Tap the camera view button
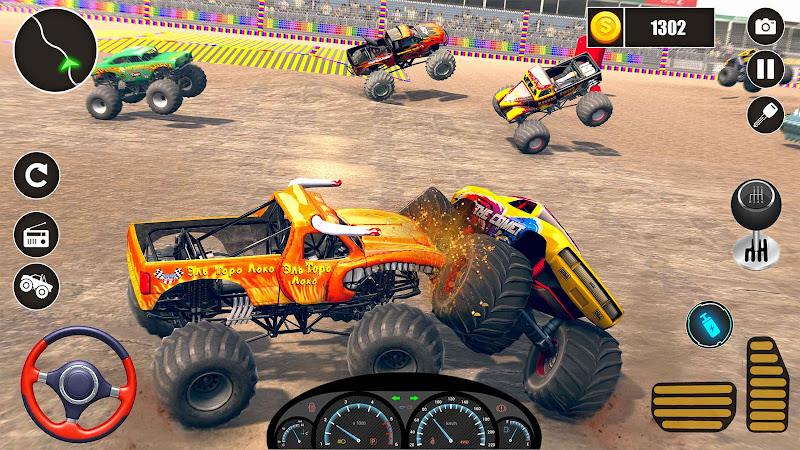This screenshot has width=800, height=450. click(765, 27)
